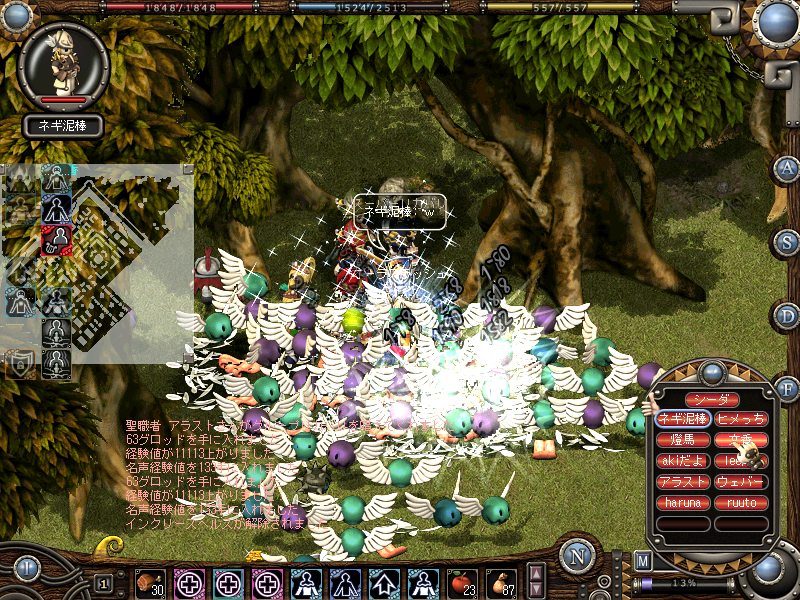Open the round D shortcut button
Image resolution: width=800 pixels, height=600 pixels.
[787, 316]
